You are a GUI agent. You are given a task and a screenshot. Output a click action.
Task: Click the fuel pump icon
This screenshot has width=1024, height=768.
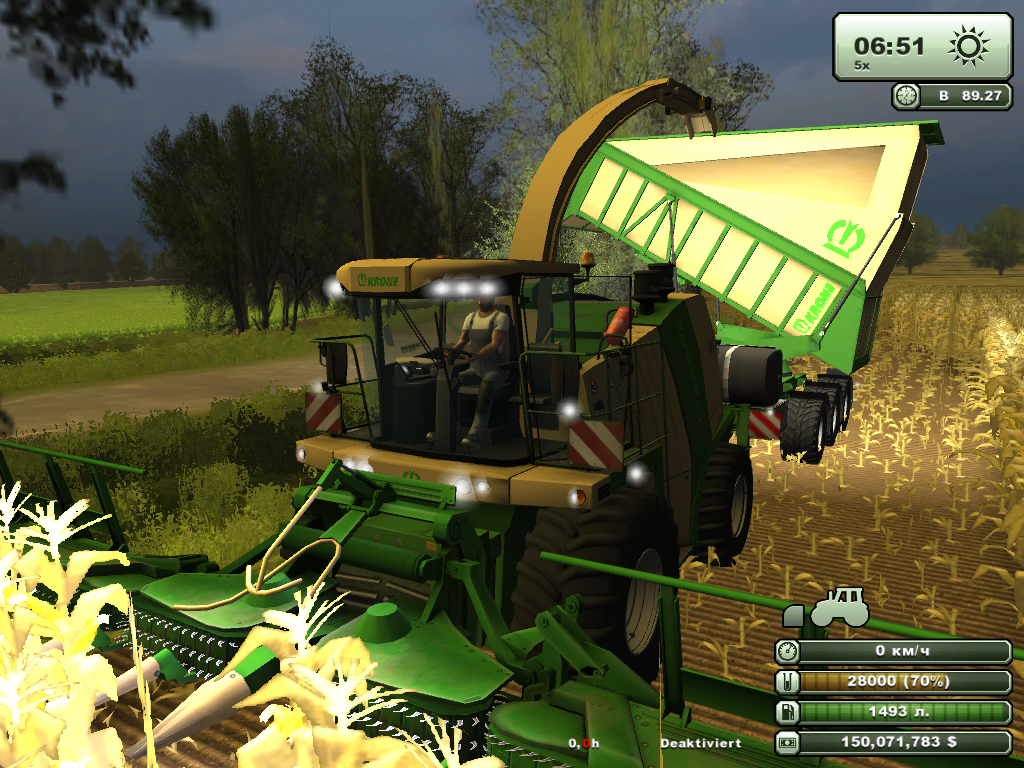pyautogui.click(x=788, y=713)
